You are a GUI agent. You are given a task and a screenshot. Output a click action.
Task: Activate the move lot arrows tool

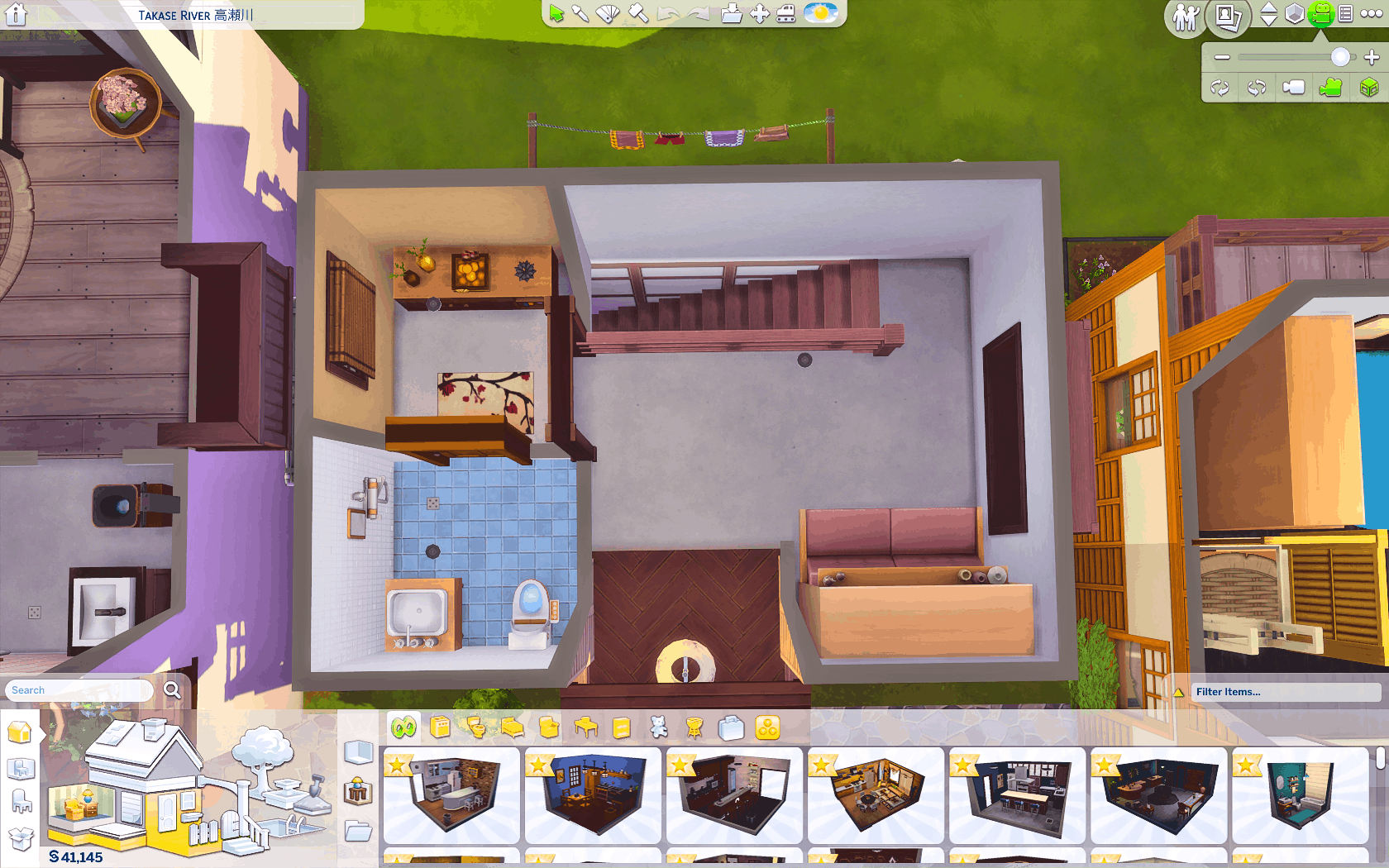click(759, 14)
